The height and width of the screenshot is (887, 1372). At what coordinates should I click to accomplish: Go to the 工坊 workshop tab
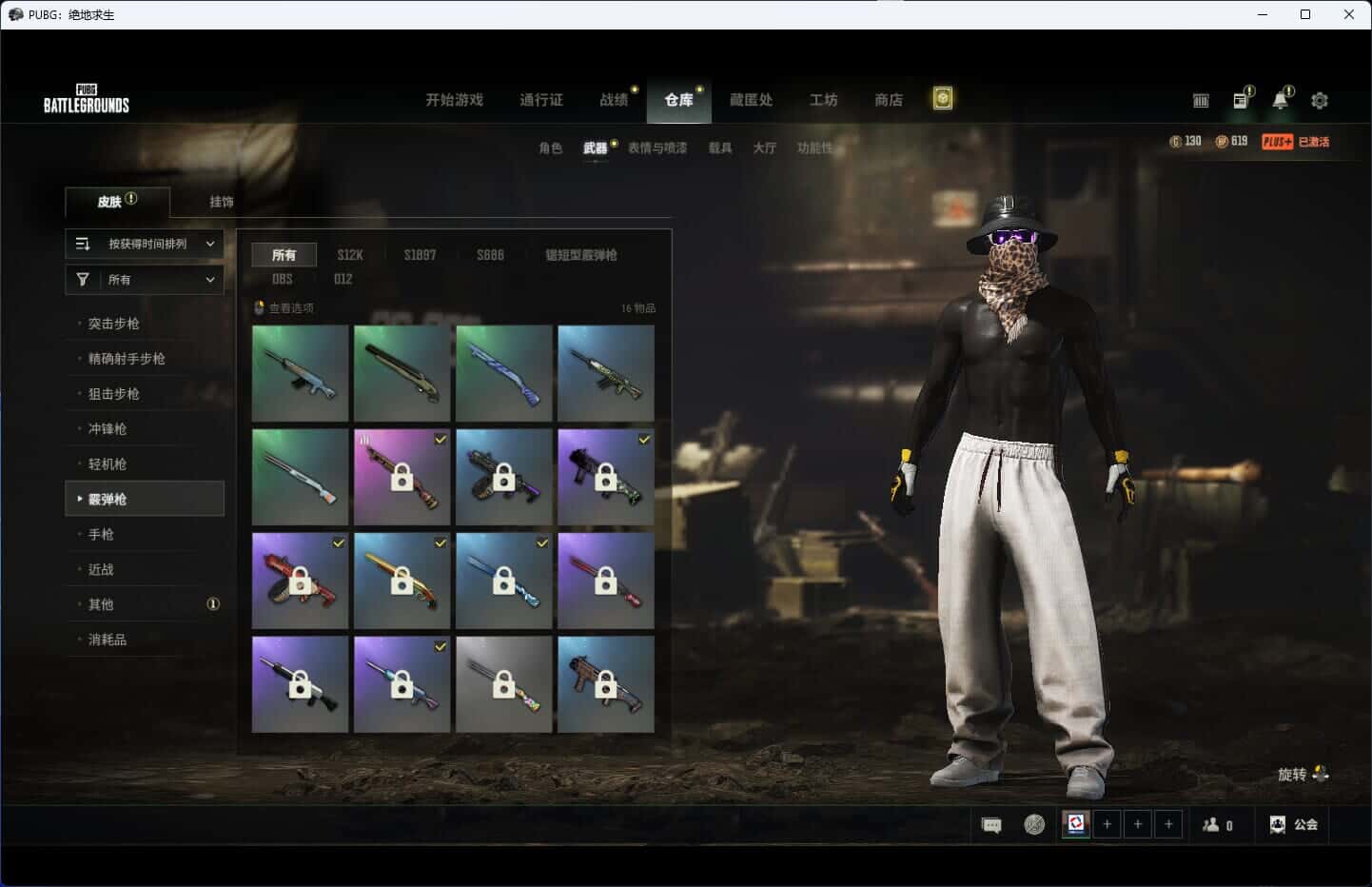[823, 100]
